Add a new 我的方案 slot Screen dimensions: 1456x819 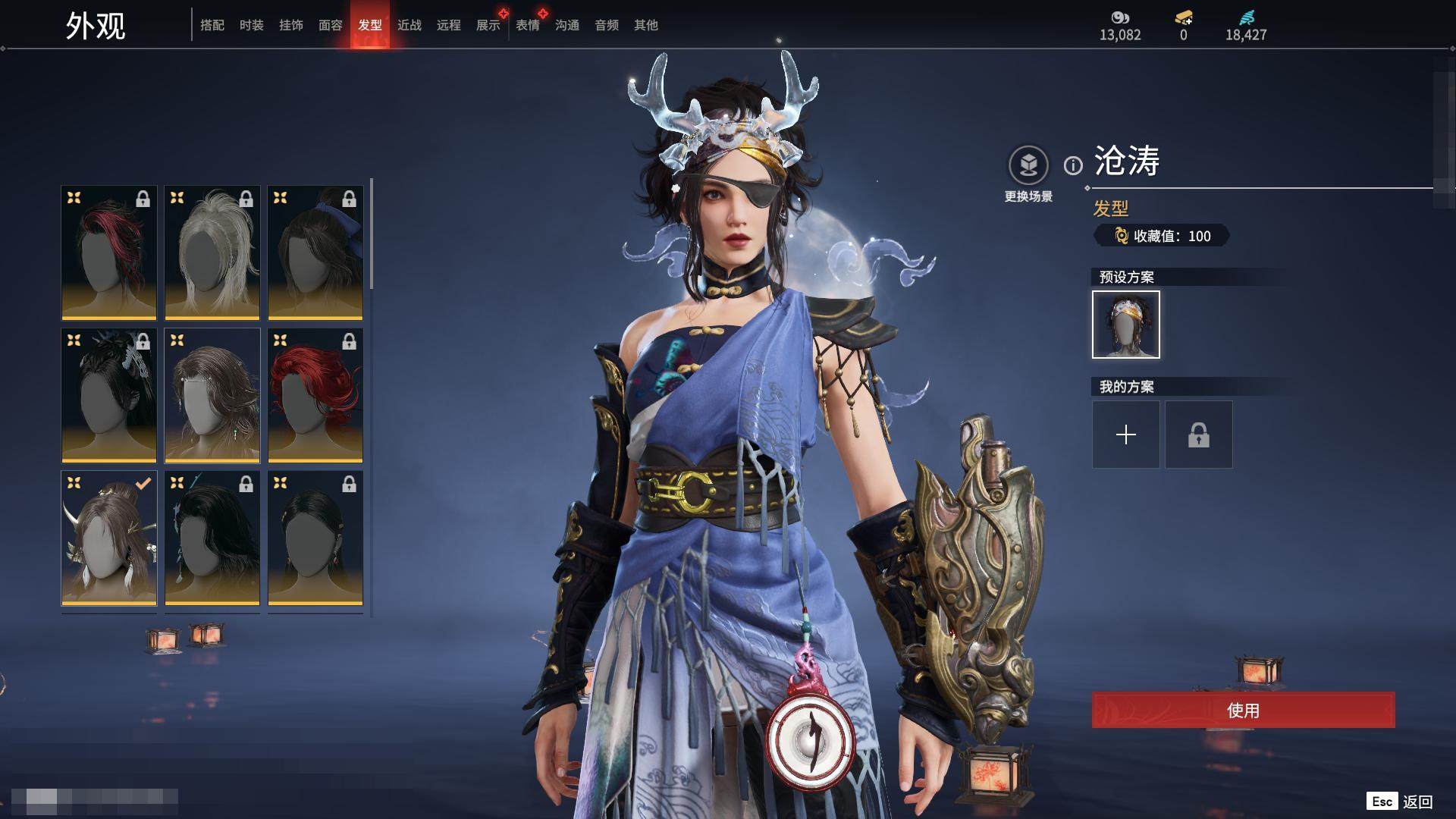(x=1126, y=435)
